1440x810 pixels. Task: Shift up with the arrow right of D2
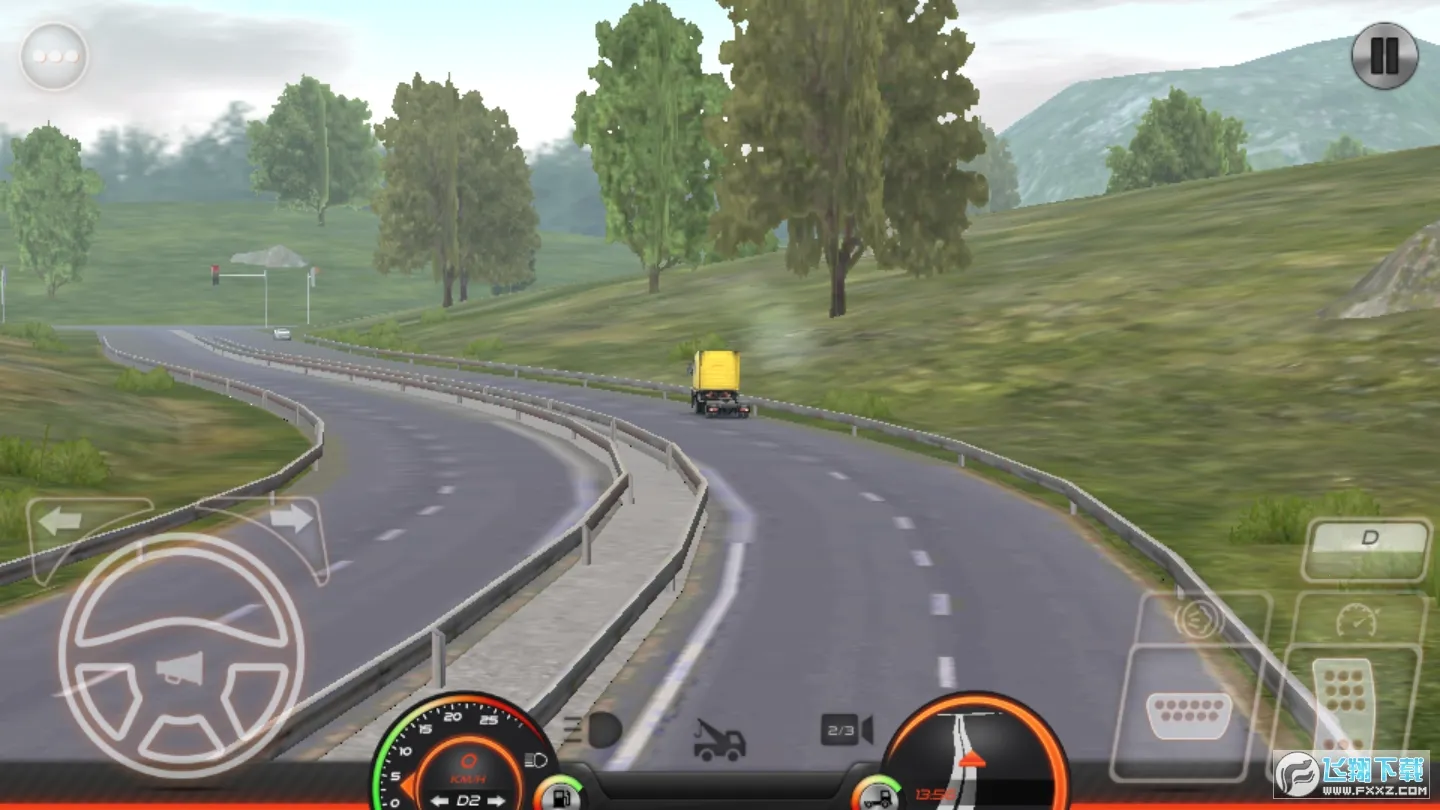click(496, 800)
